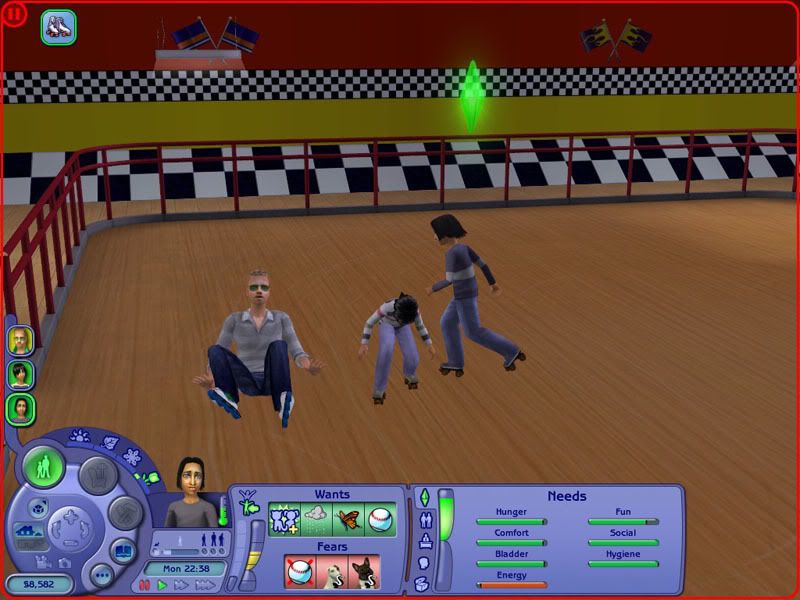This screenshot has width=800, height=600.
Task: Click the crossed-out baseball fear slot
Action: pyautogui.click(x=301, y=572)
